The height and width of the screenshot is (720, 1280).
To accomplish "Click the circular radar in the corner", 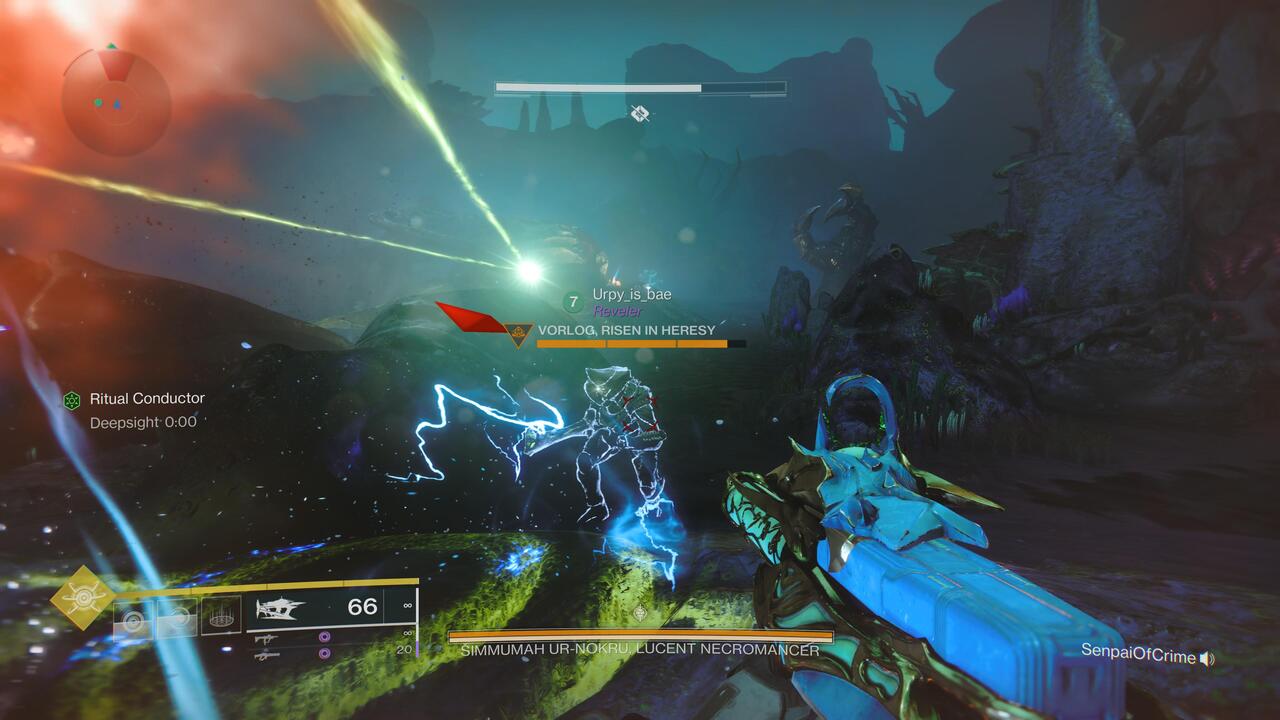I will pos(116,100).
